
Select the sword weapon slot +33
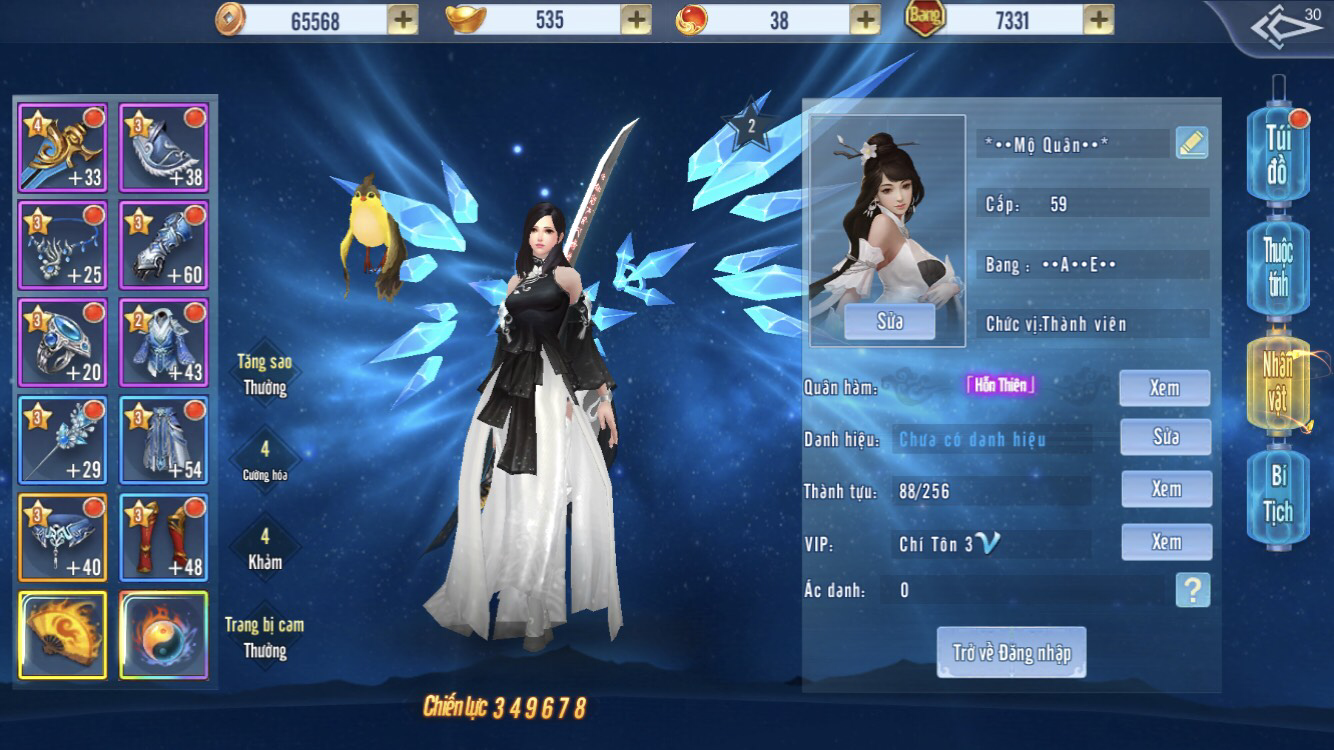coord(63,147)
